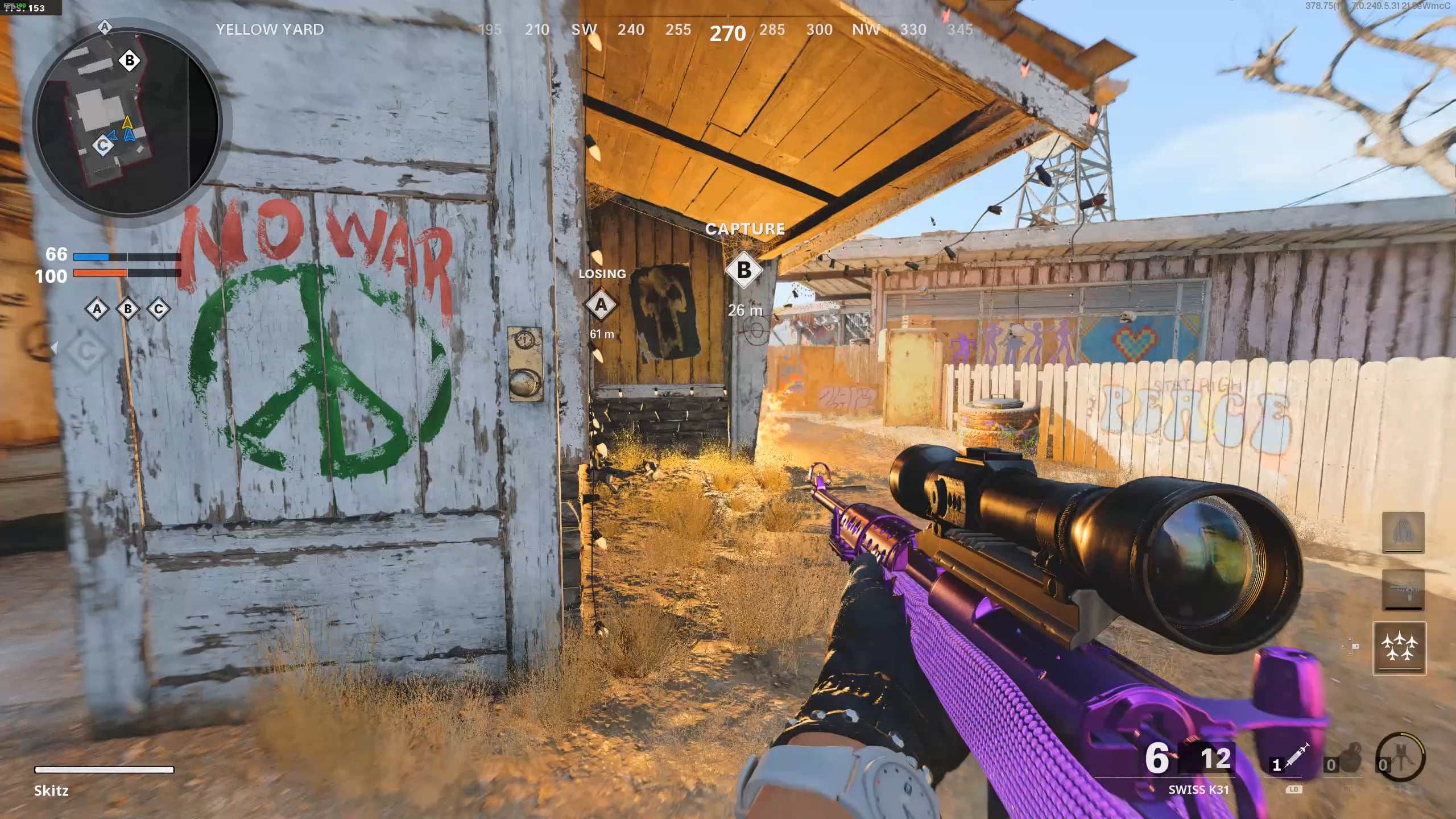Click the faded off-screen C objective indicator
This screenshot has width=1456, height=819.
pos(86,352)
